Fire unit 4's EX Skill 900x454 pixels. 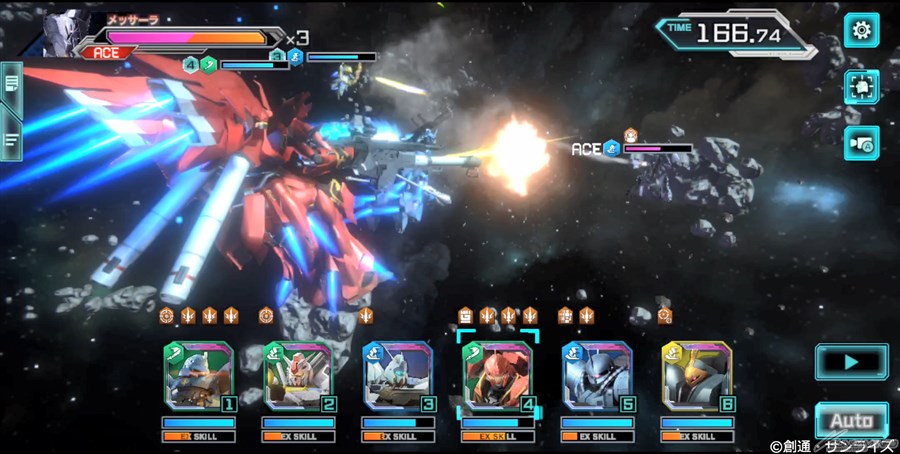click(499, 436)
